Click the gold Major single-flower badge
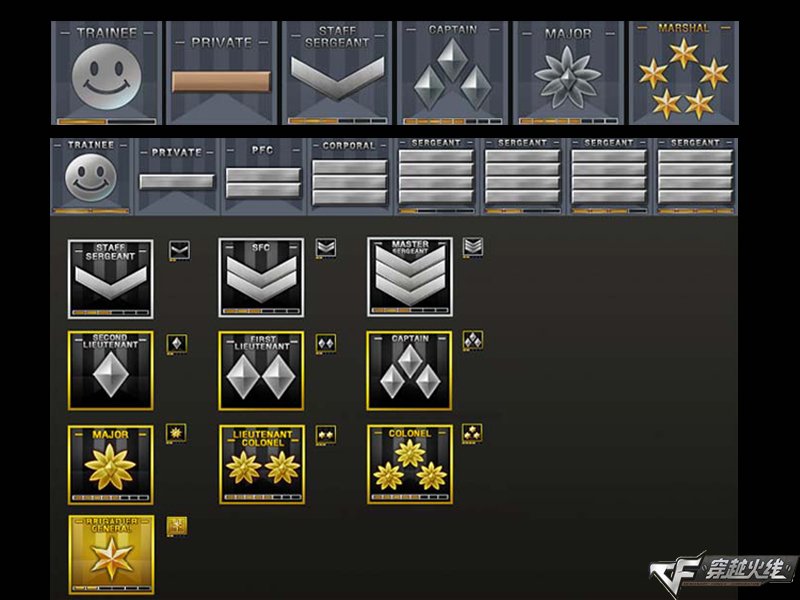The image size is (800, 600). tap(110, 462)
